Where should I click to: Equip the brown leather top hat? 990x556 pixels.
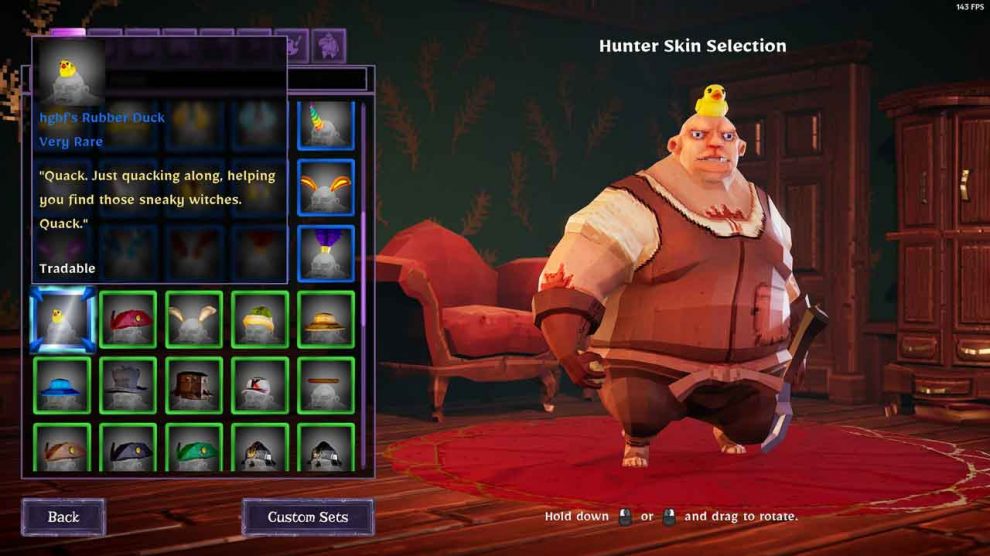coord(194,385)
